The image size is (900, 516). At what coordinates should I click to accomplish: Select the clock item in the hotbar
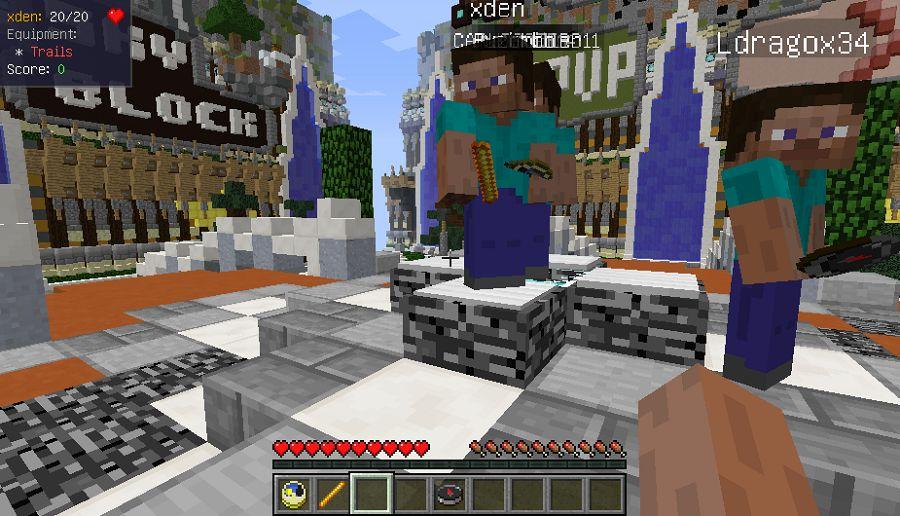click(293, 494)
